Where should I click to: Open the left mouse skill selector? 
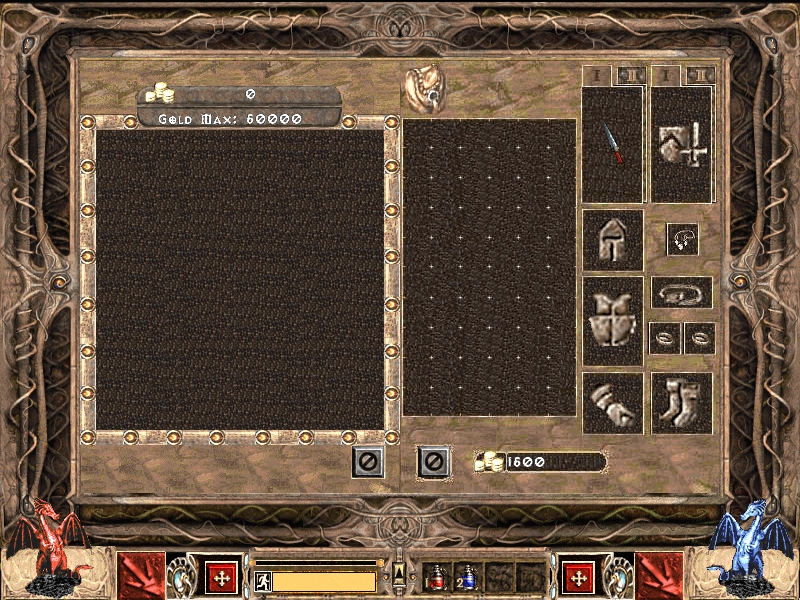(221, 577)
